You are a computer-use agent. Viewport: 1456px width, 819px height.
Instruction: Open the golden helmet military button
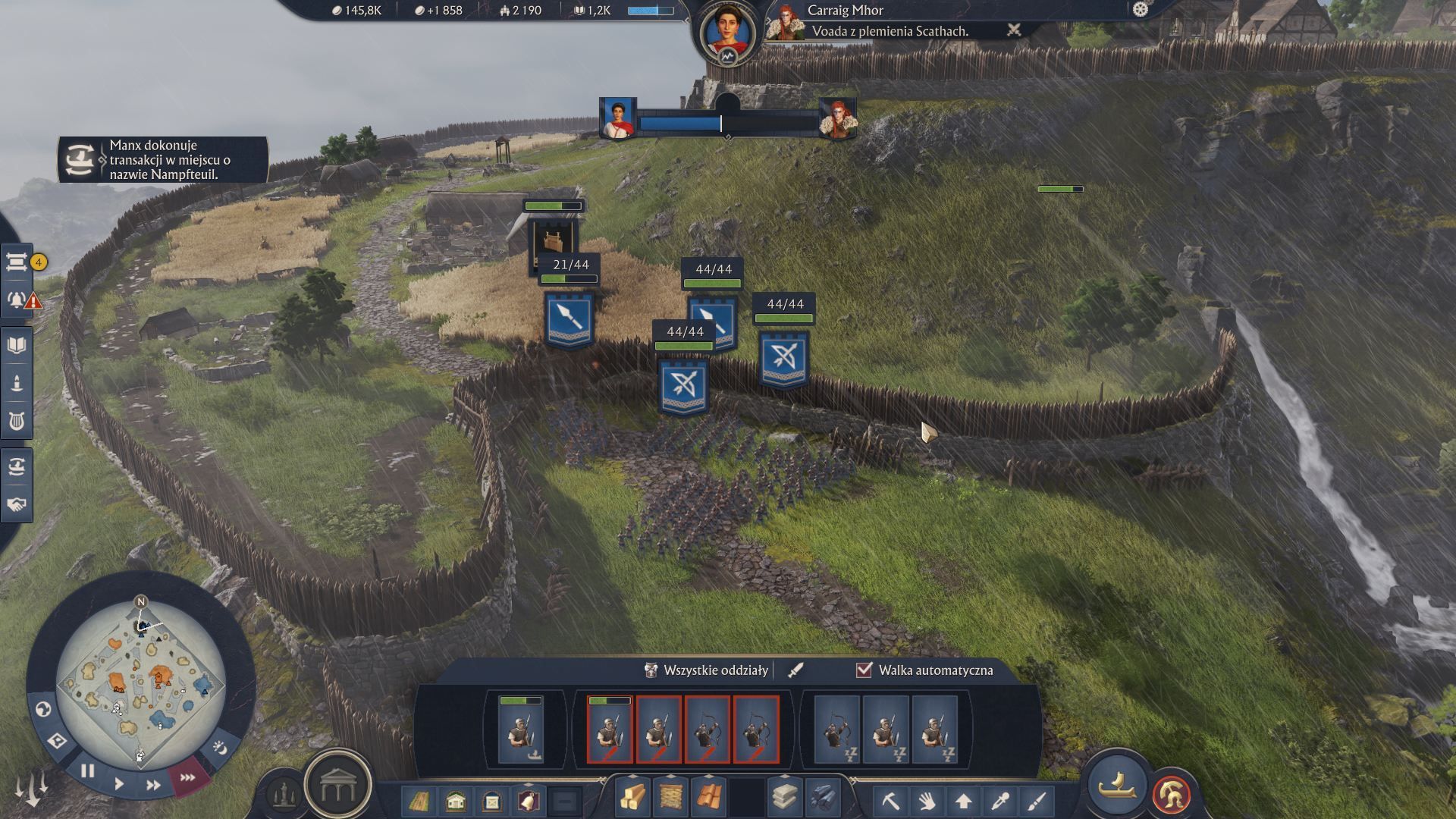[1171, 795]
